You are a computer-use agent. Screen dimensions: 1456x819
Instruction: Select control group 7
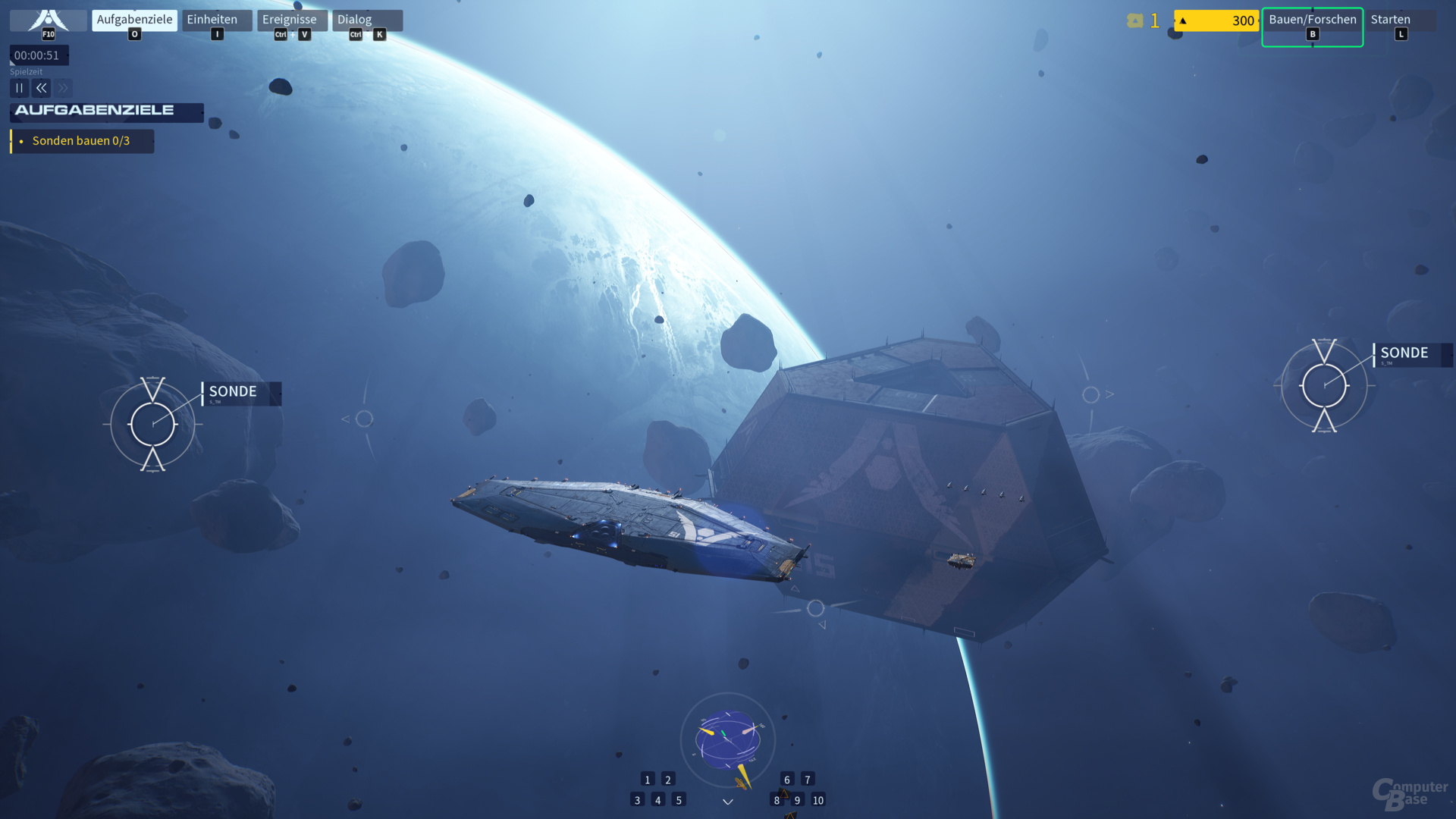click(x=808, y=780)
